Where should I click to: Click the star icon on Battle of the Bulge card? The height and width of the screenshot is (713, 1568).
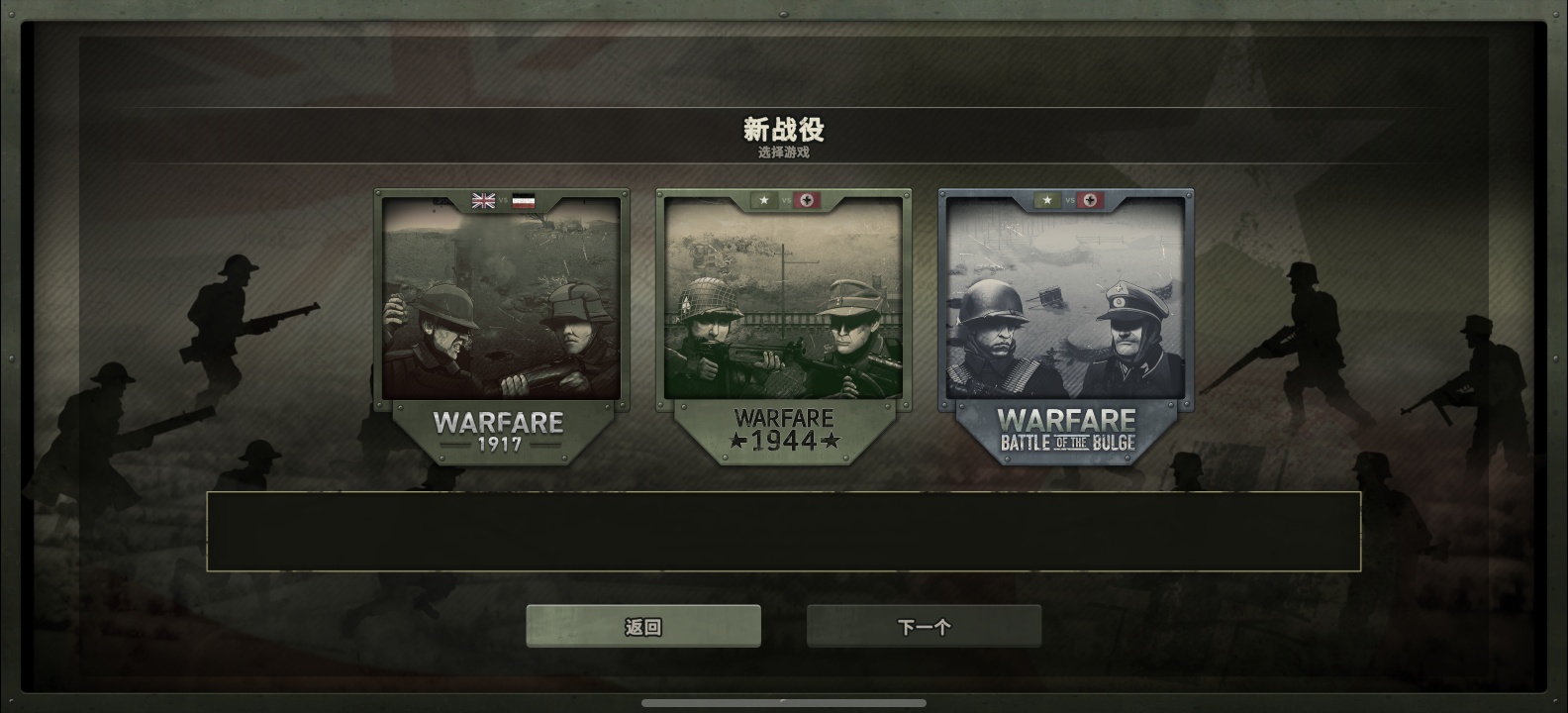pos(1046,201)
